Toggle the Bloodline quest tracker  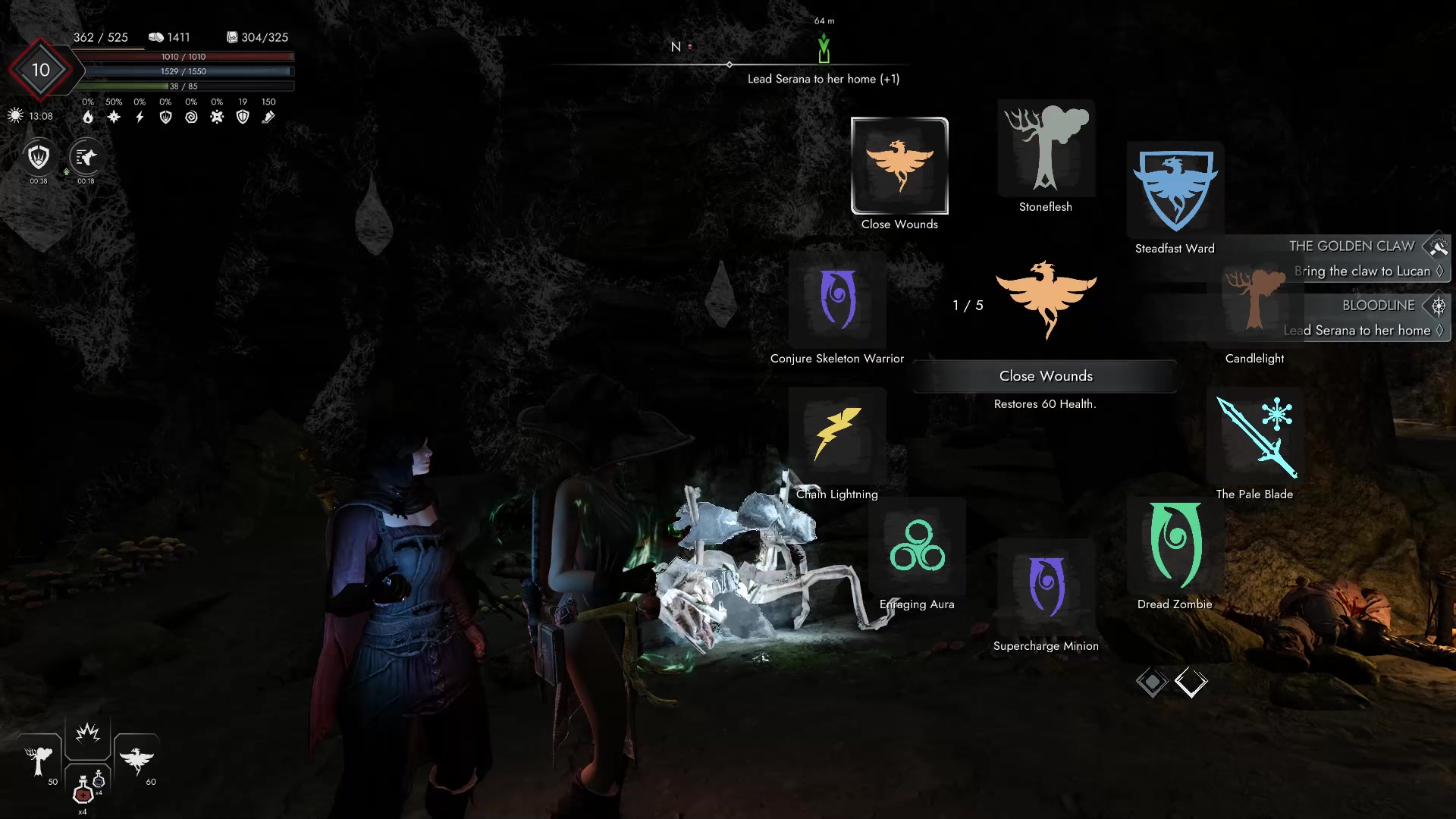point(1438,306)
